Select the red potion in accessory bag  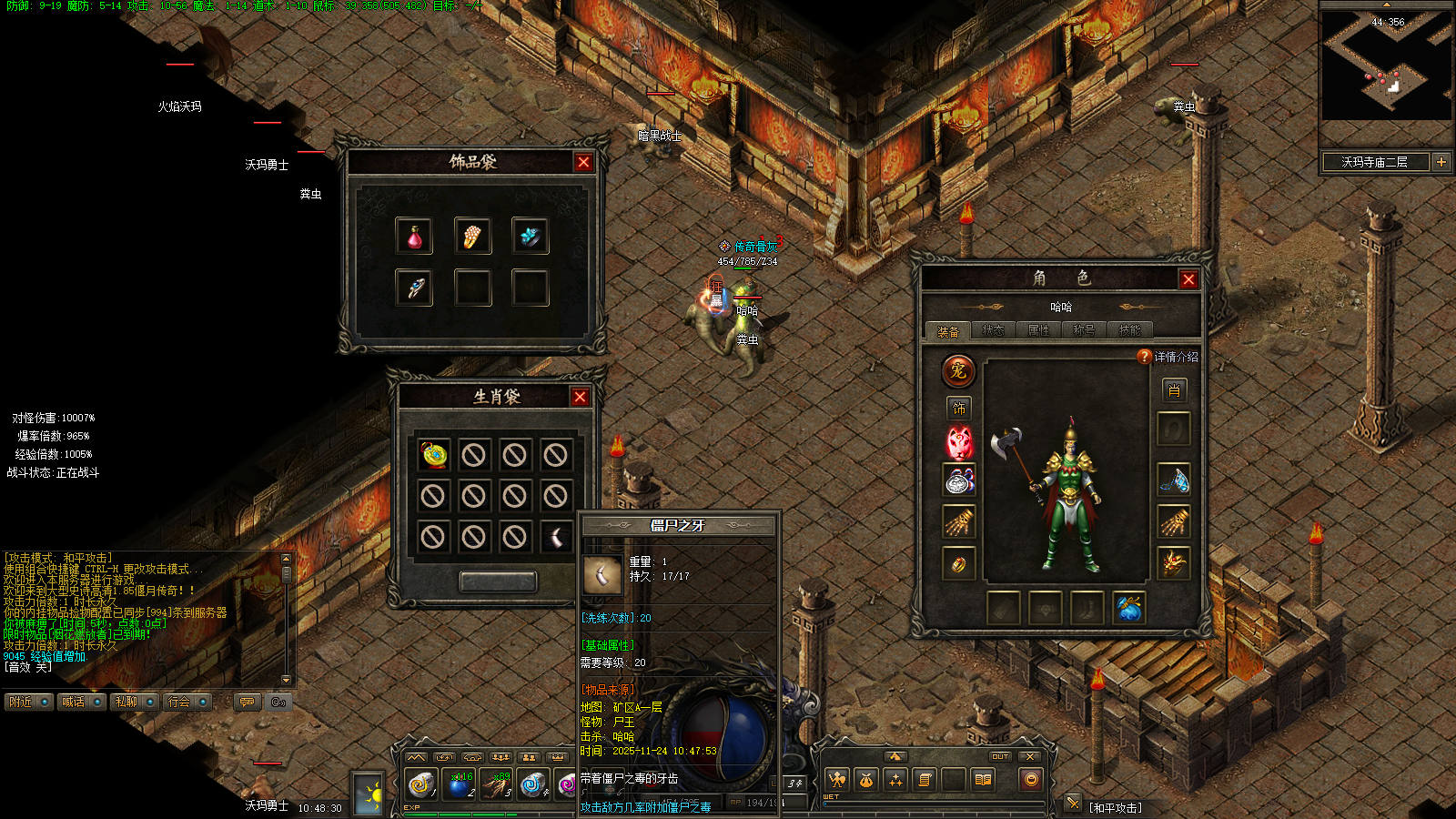coord(414,237)
